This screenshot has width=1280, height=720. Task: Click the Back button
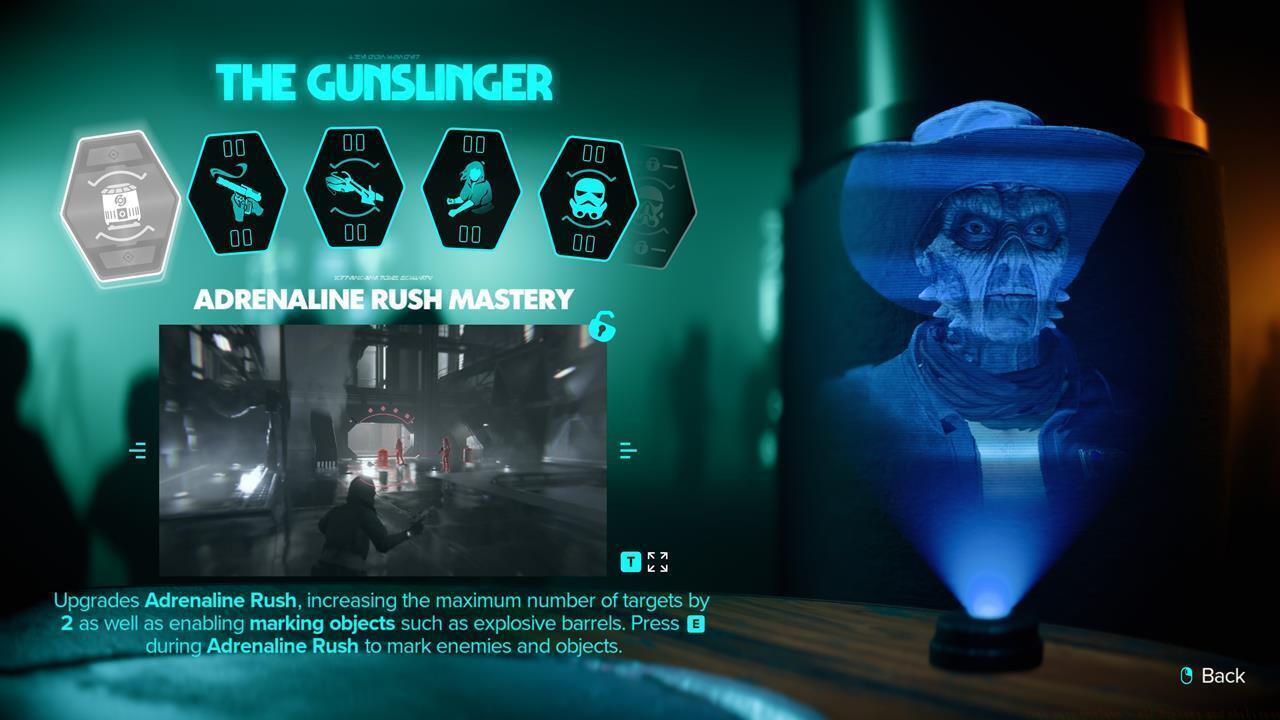click(x=1222, y=676)
